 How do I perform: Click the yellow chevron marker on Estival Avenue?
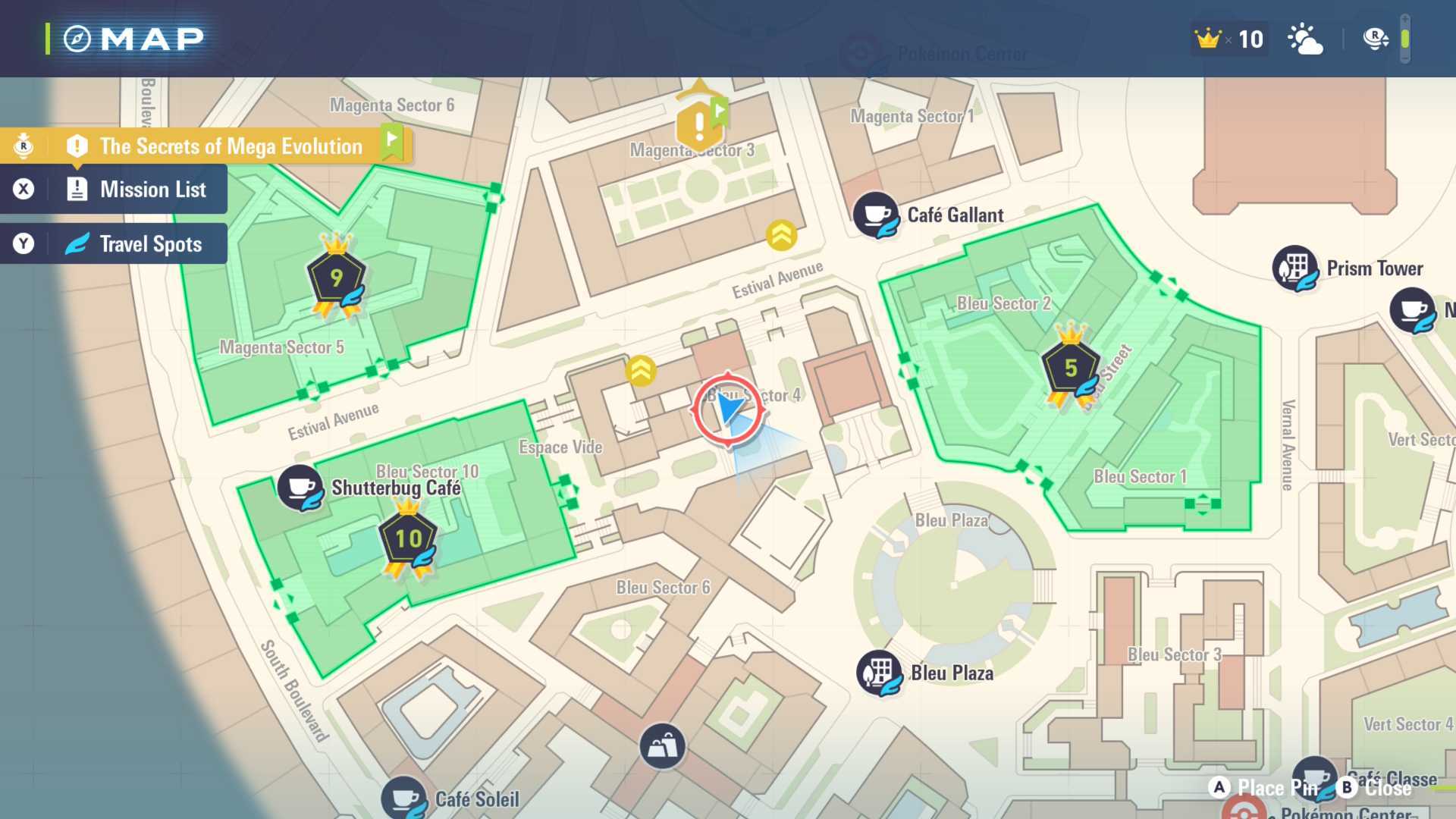tap(781, 235)
